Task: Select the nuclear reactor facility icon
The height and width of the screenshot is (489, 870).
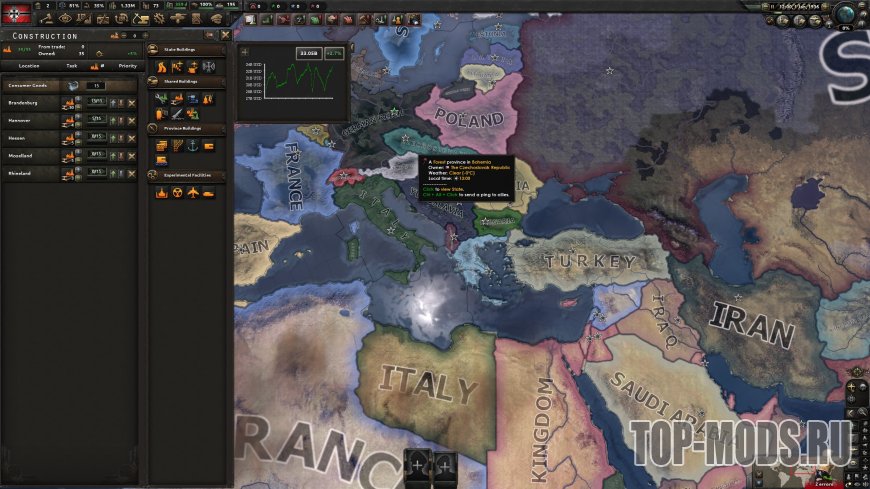Action: [177, 193]
